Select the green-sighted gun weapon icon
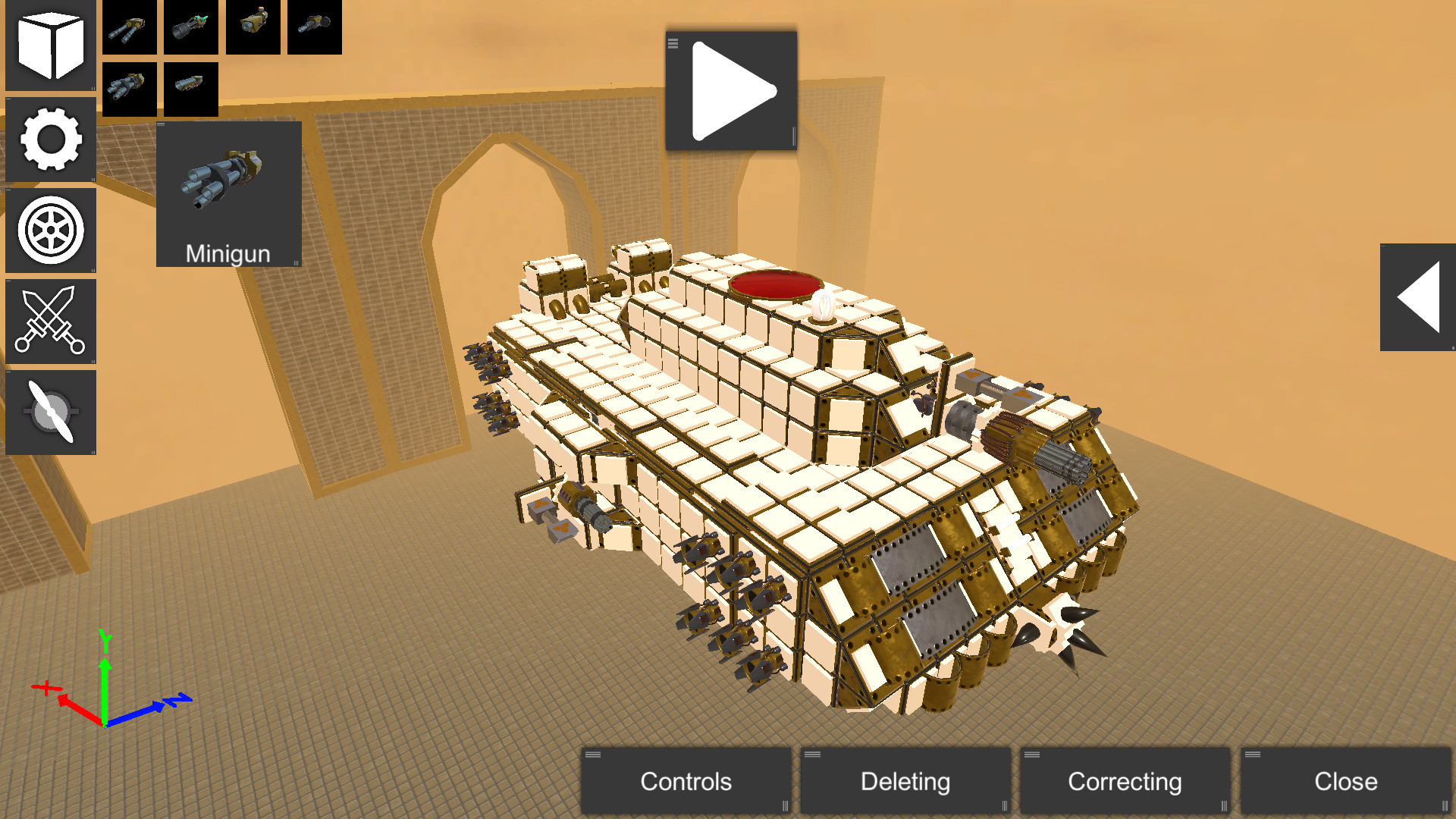 pos(190,28)
